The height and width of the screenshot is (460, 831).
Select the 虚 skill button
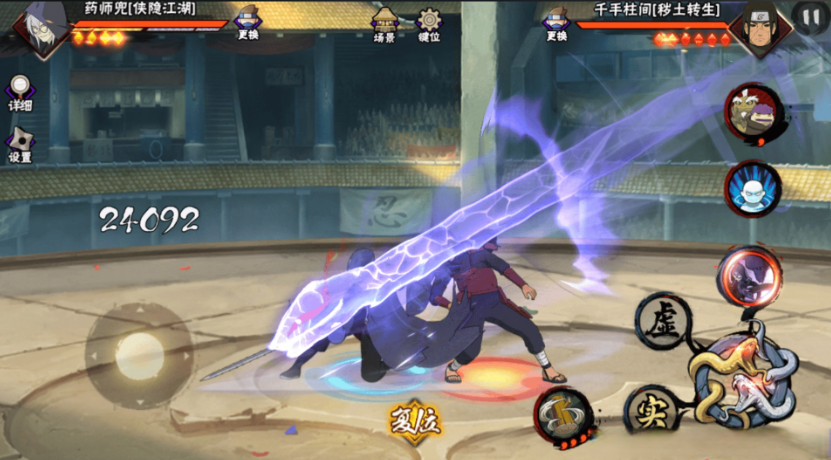point(663,322)
